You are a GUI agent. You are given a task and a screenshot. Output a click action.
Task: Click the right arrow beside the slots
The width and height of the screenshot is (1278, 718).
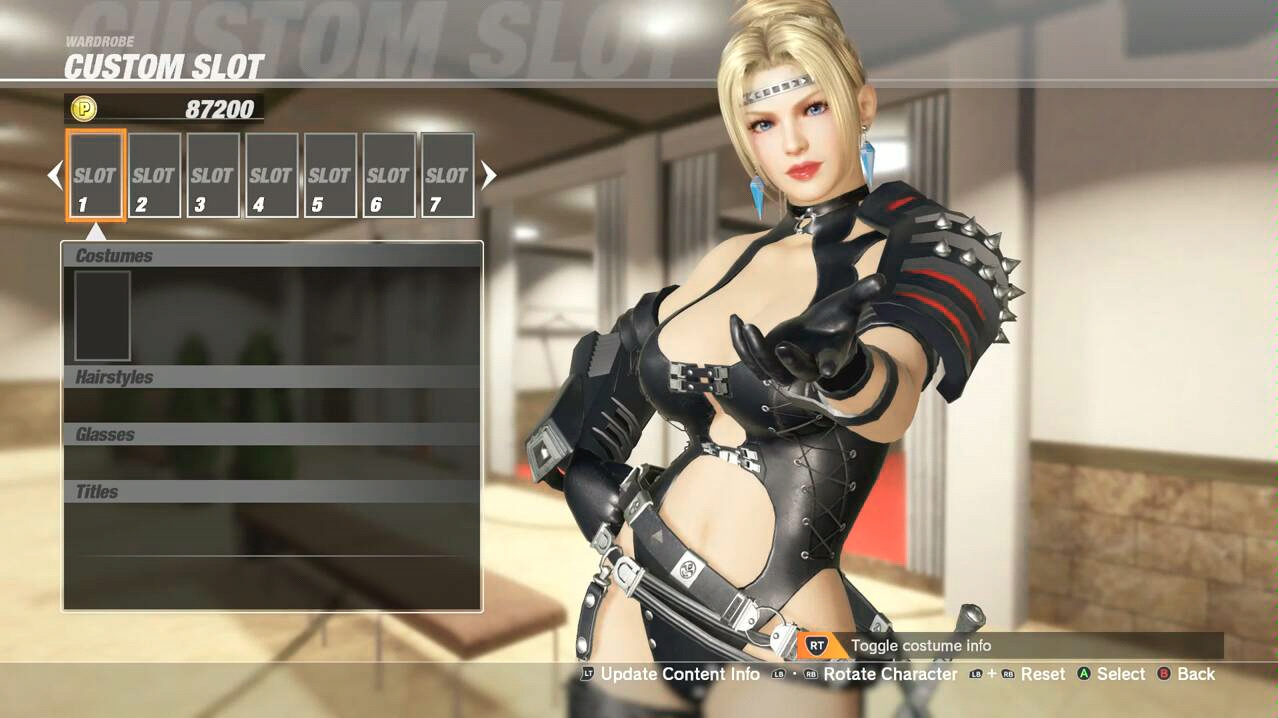[488, 176]
